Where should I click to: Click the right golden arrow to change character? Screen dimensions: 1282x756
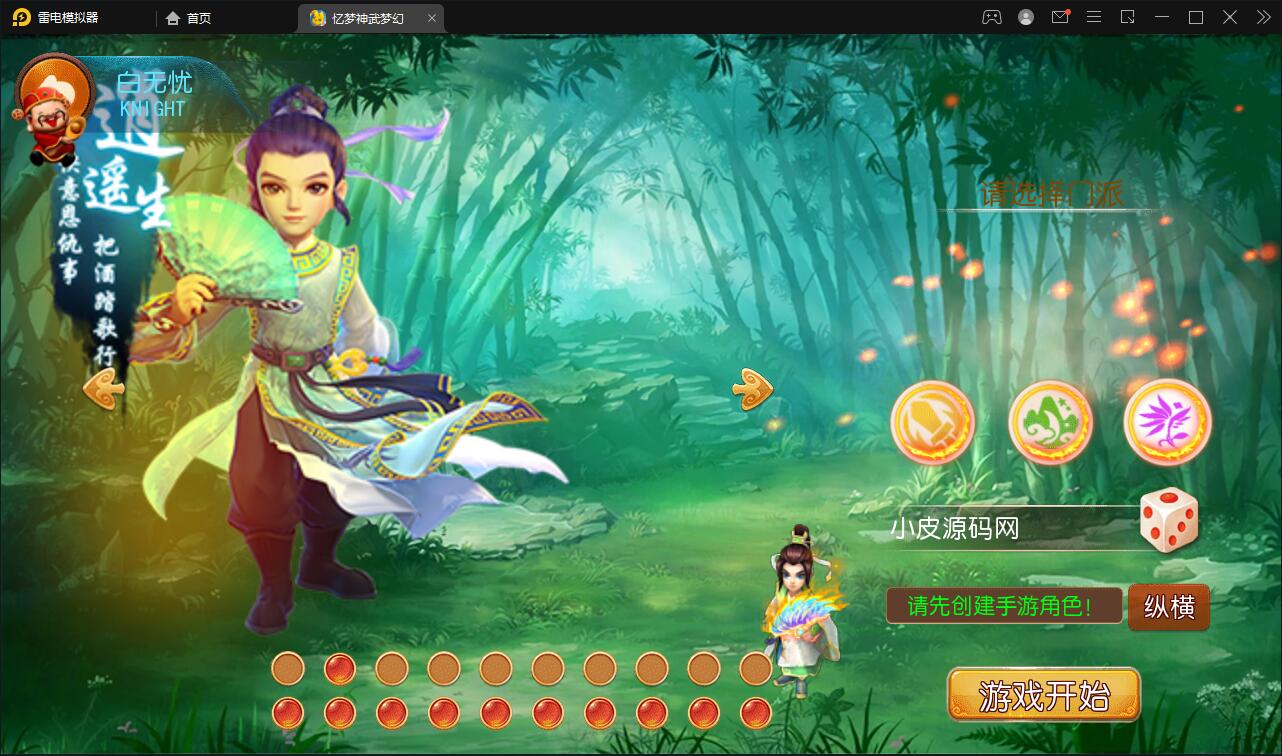750,390
